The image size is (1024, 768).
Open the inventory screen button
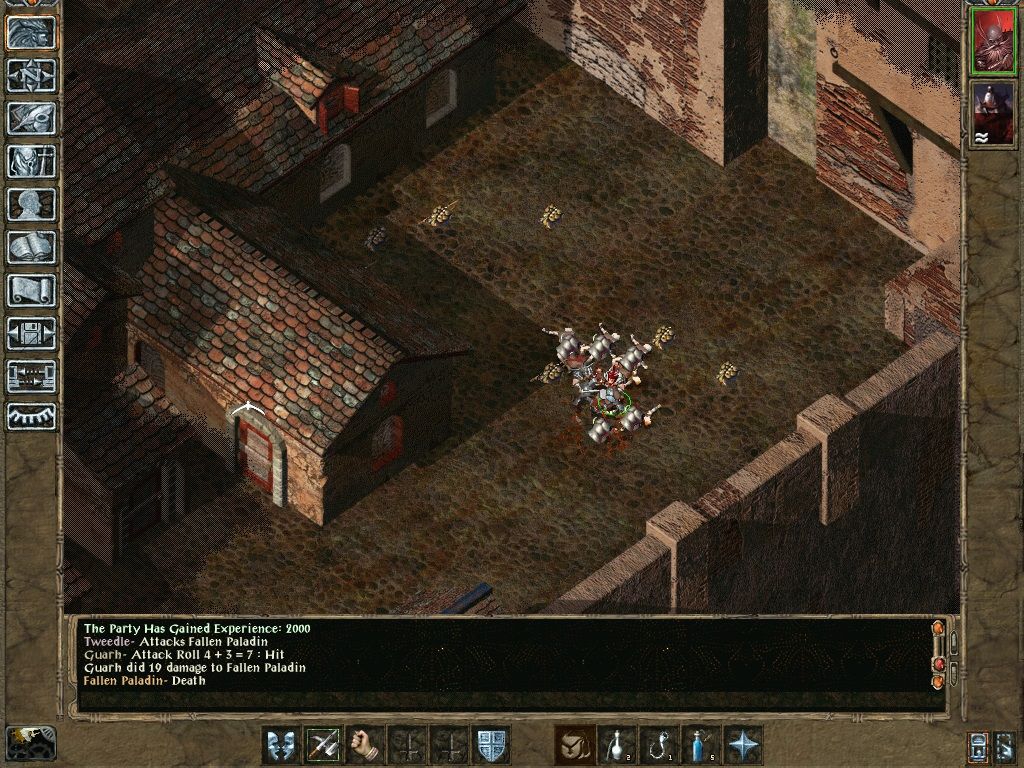pos(31,161)
